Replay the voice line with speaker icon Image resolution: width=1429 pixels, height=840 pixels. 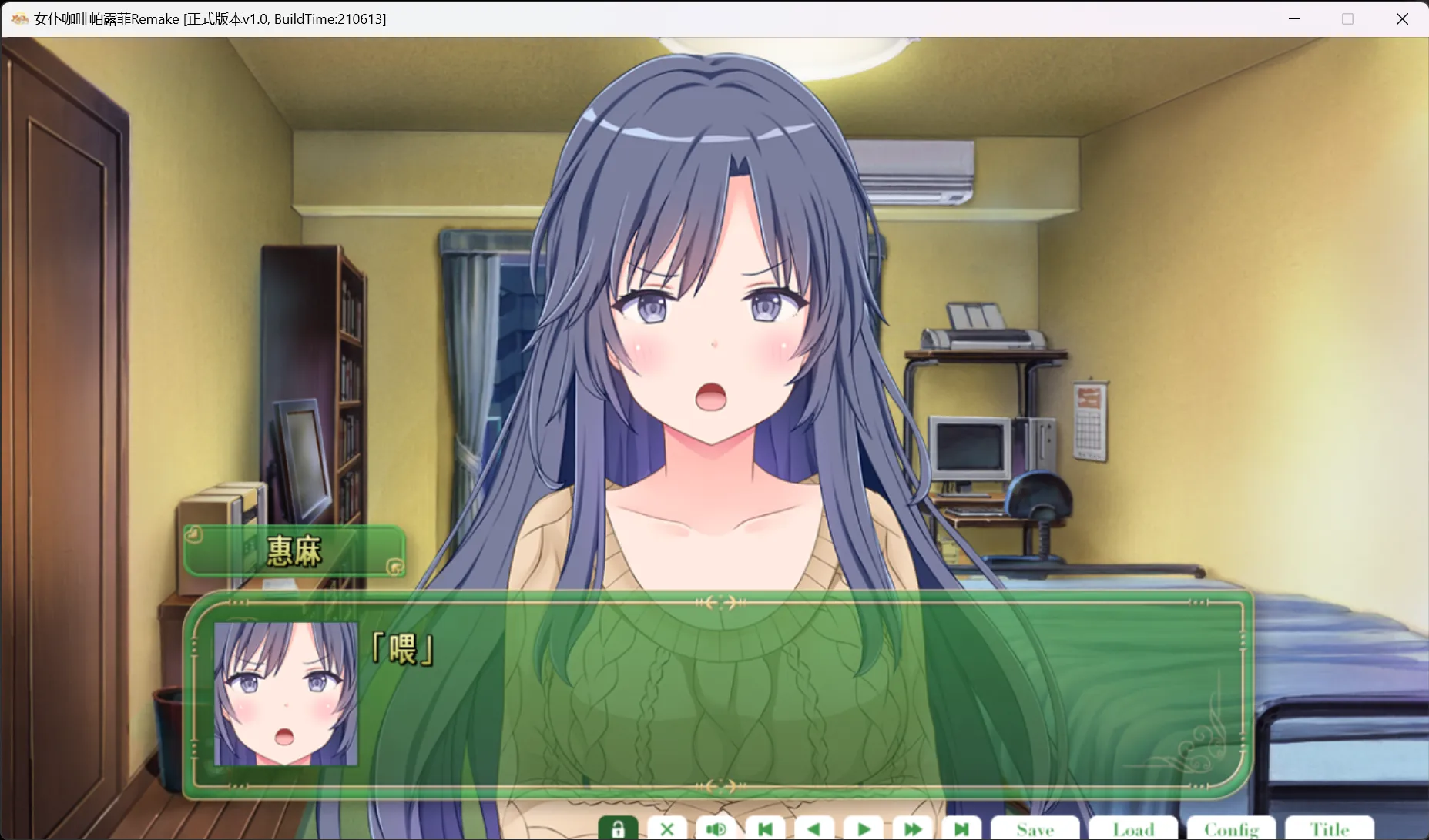pyautogui.click(x=716, y=829)
